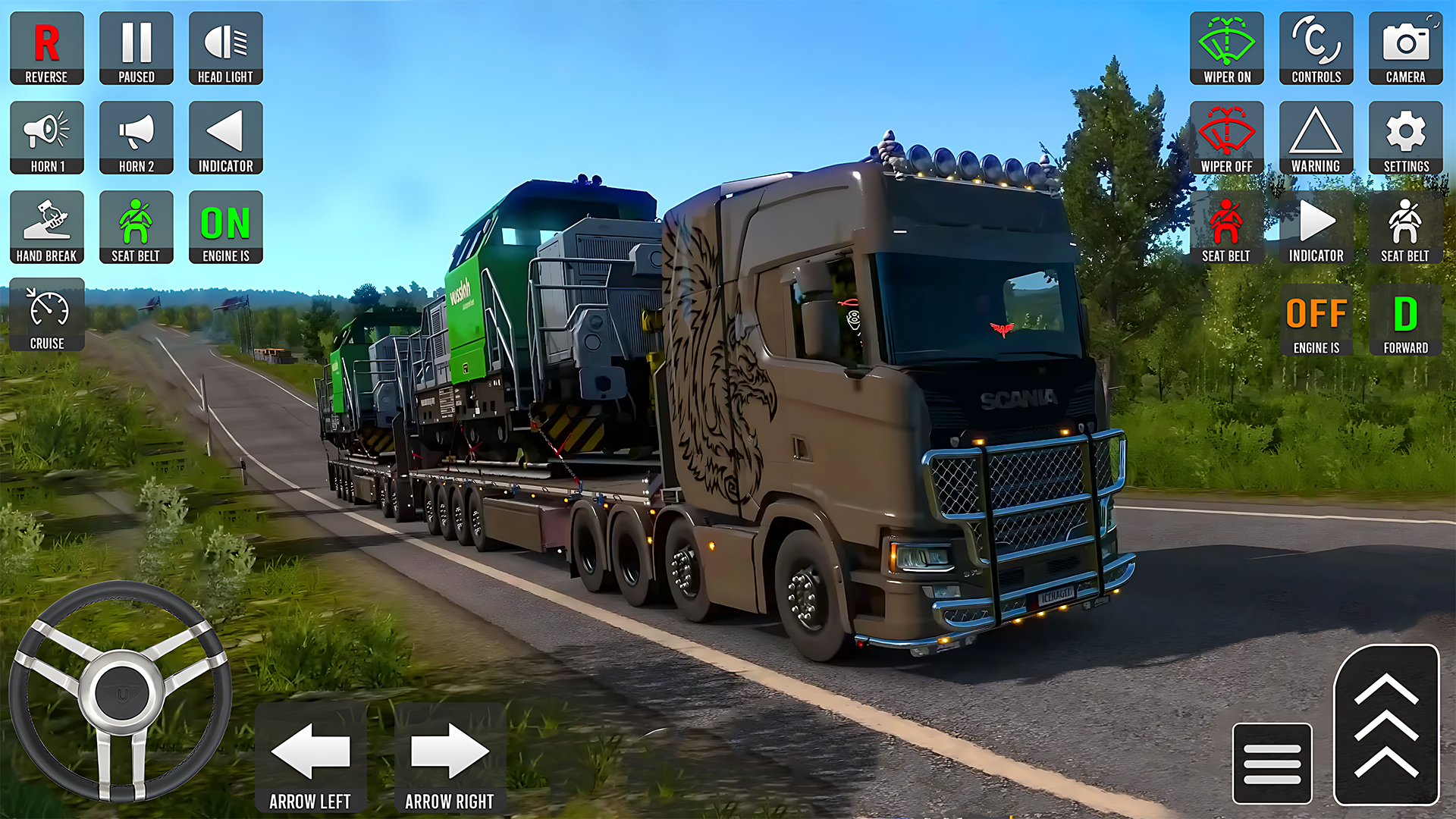Enable Cruise control

click(x=46, y=313)
